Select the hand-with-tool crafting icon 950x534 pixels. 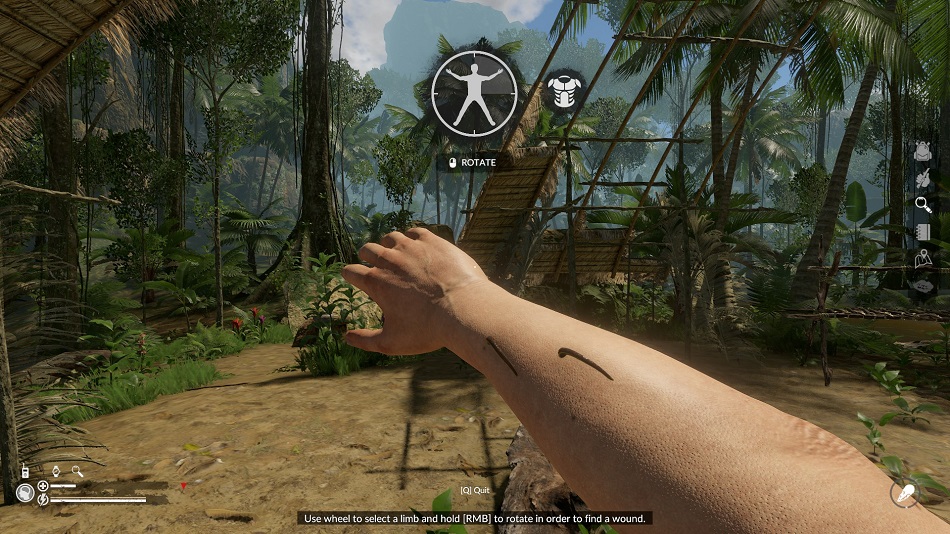923,178
